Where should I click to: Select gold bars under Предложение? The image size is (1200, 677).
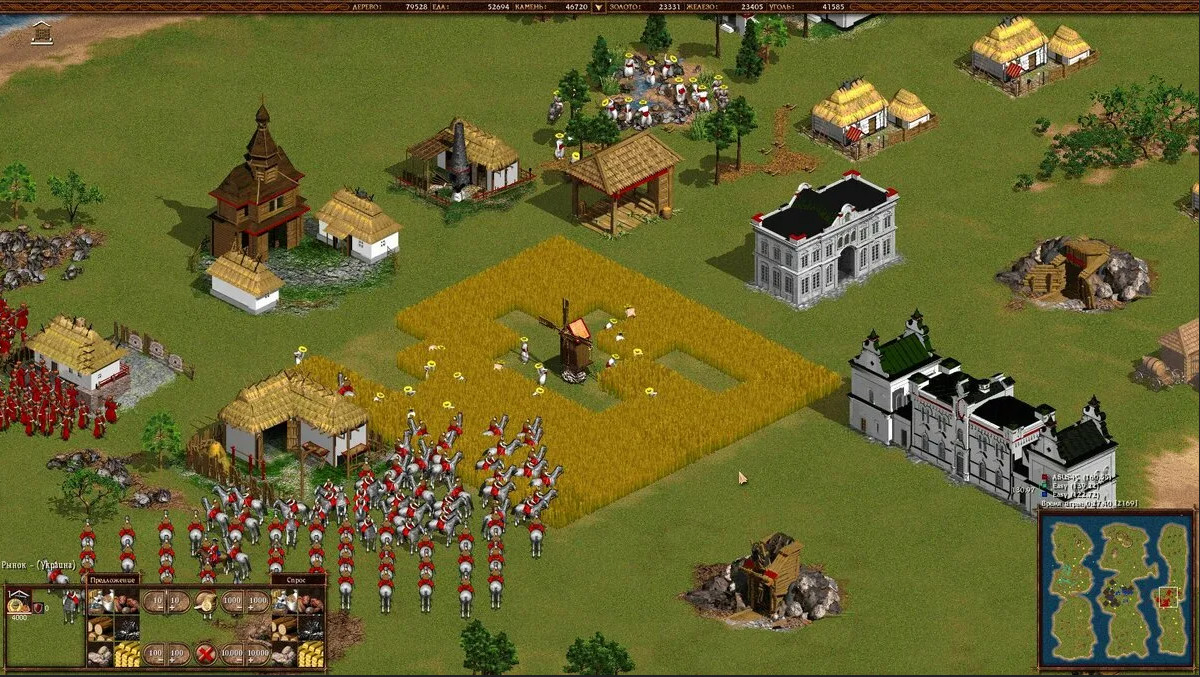pyautogui.click(x=126, y=655)
